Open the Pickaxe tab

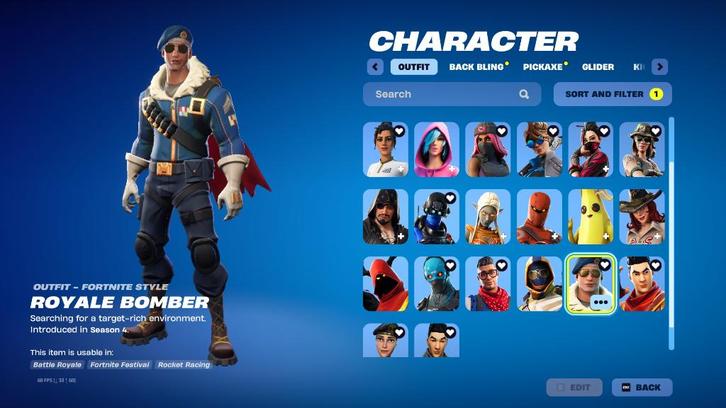[543, 67]
